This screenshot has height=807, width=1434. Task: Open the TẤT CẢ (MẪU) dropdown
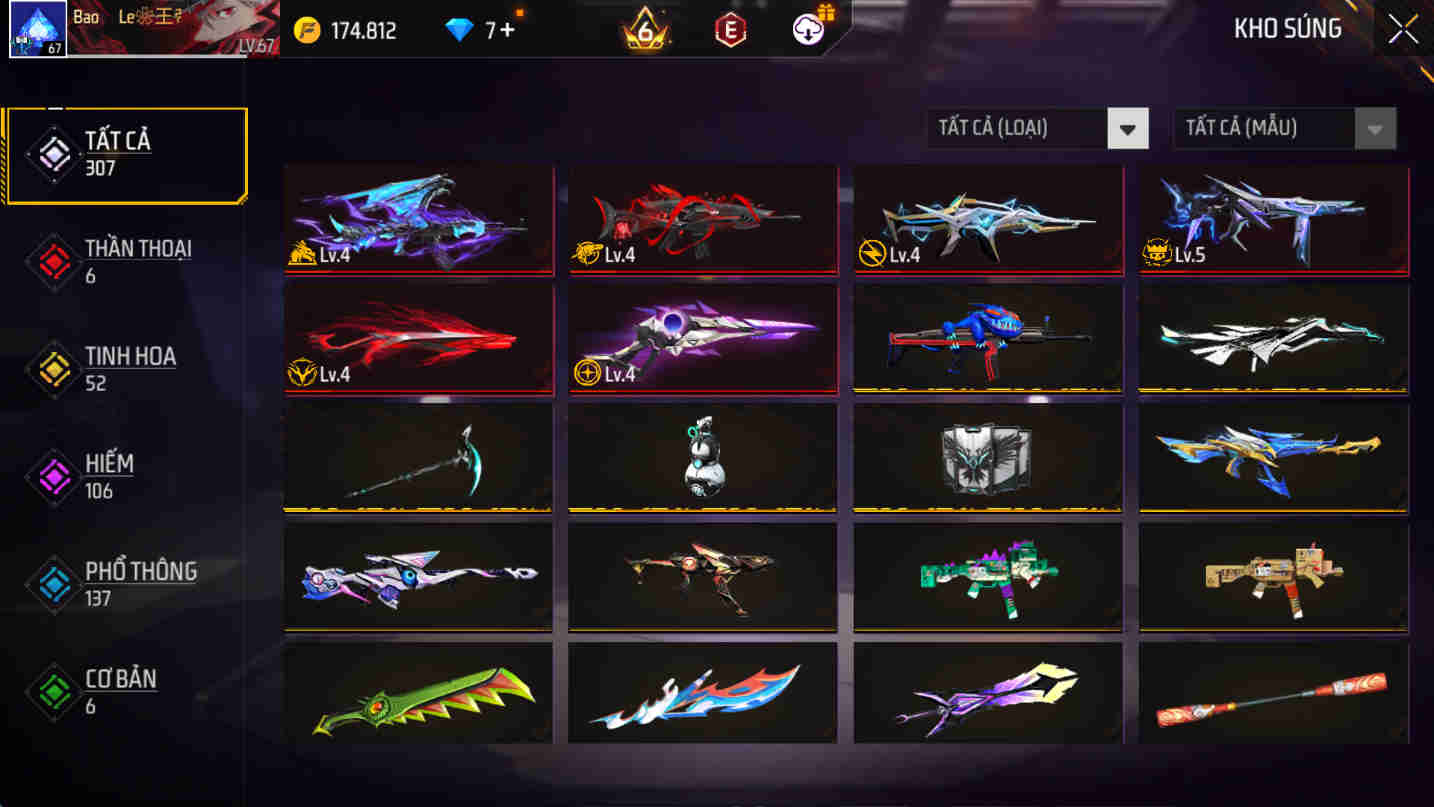click(1283, 128)
